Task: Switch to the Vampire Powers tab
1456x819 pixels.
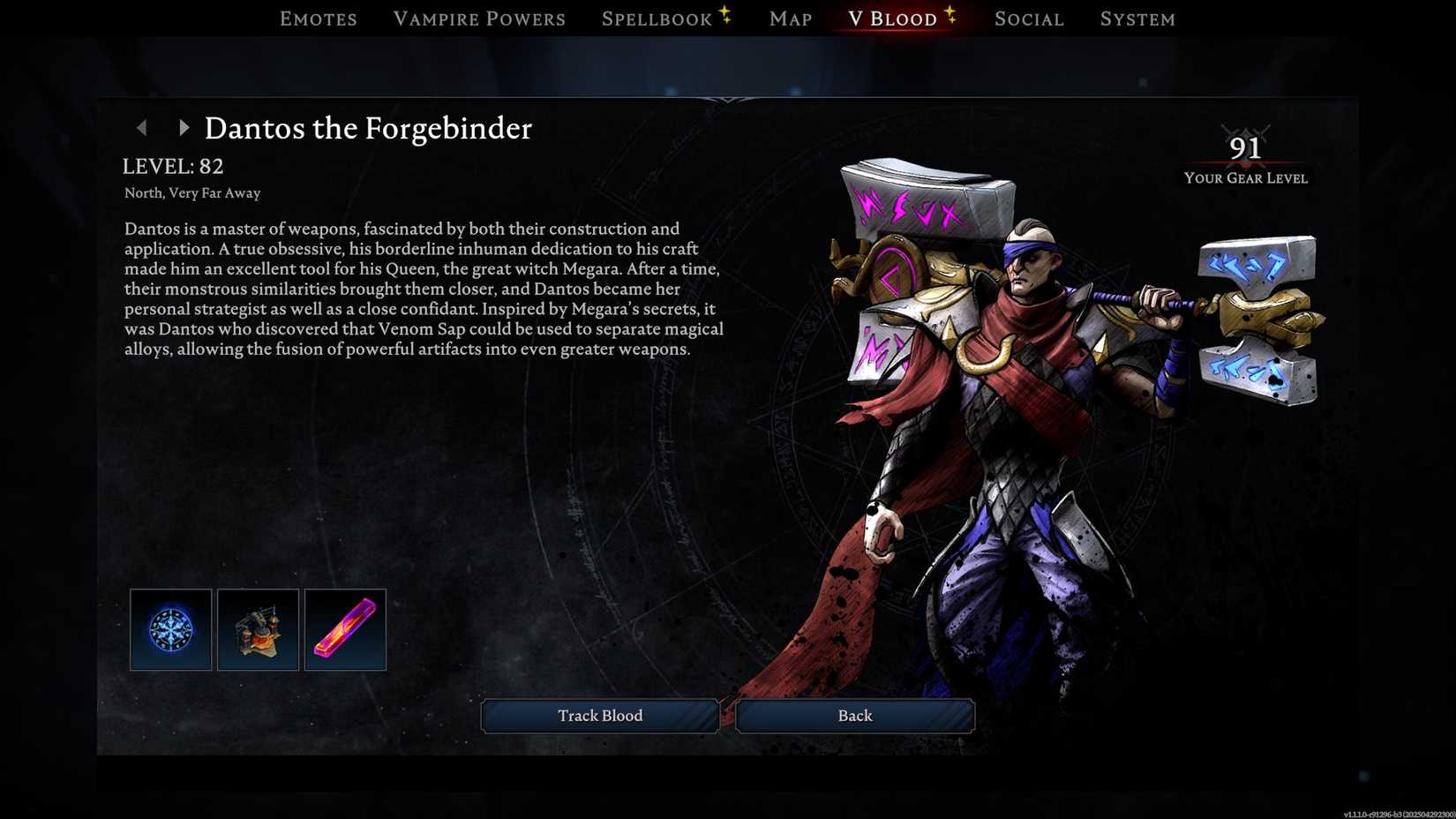Action: (479, 18)
